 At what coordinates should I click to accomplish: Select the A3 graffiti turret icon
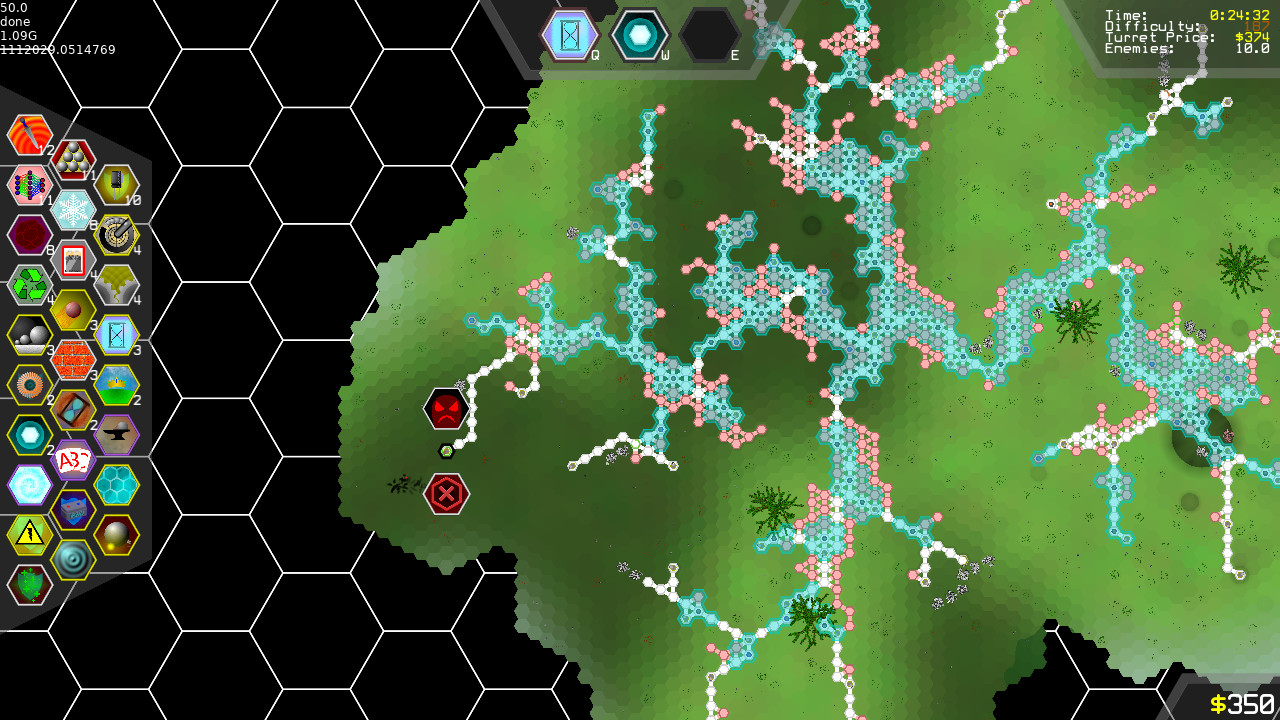pos(73,460)
